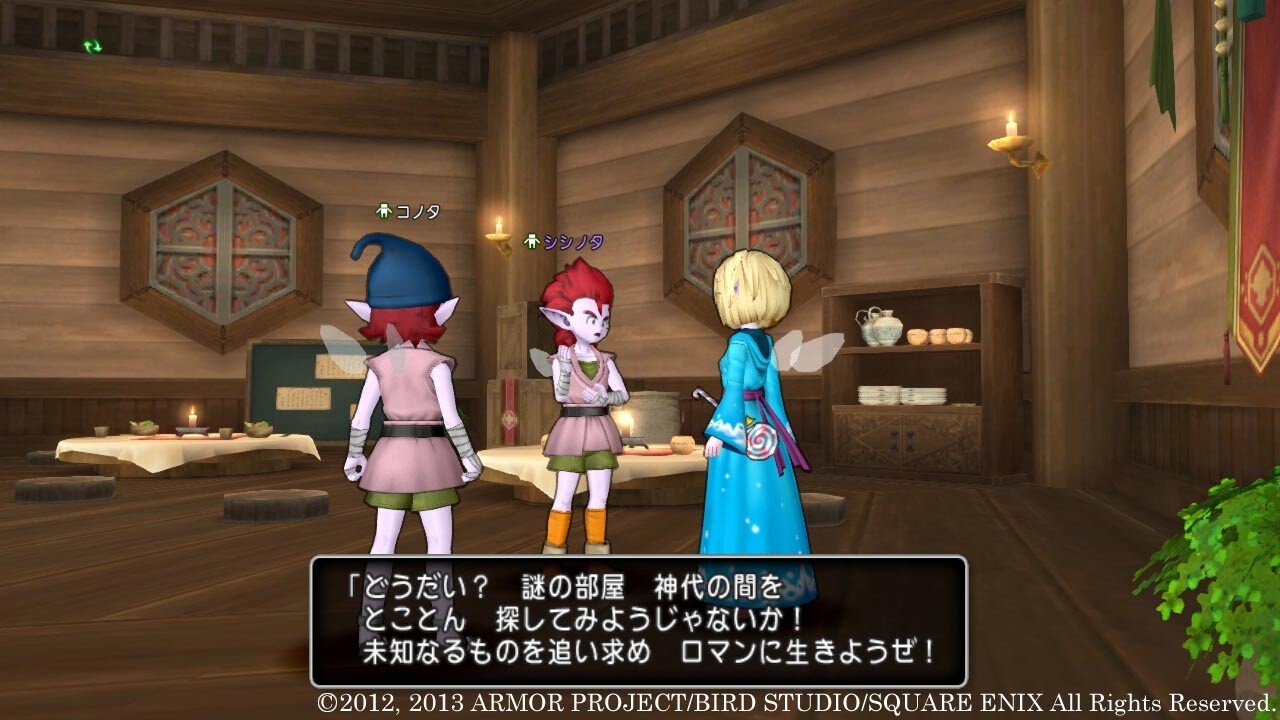Click the green rotating-arrows indicator top-left
This screenshot has width=1280, height=720.
tap(91, 44)
